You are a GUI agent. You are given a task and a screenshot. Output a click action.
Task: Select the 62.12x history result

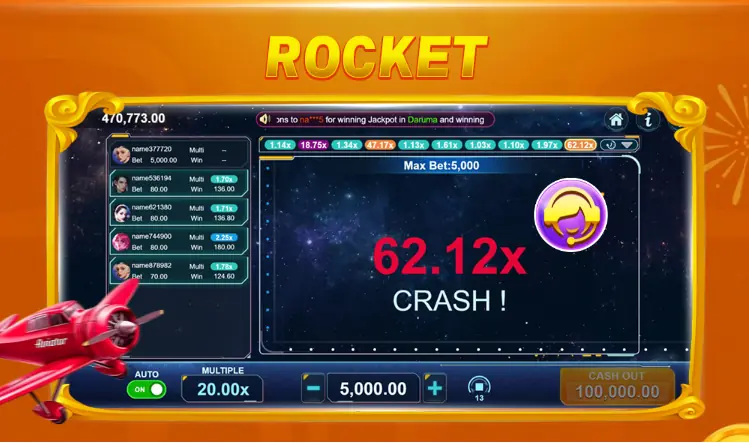[580, 145]
